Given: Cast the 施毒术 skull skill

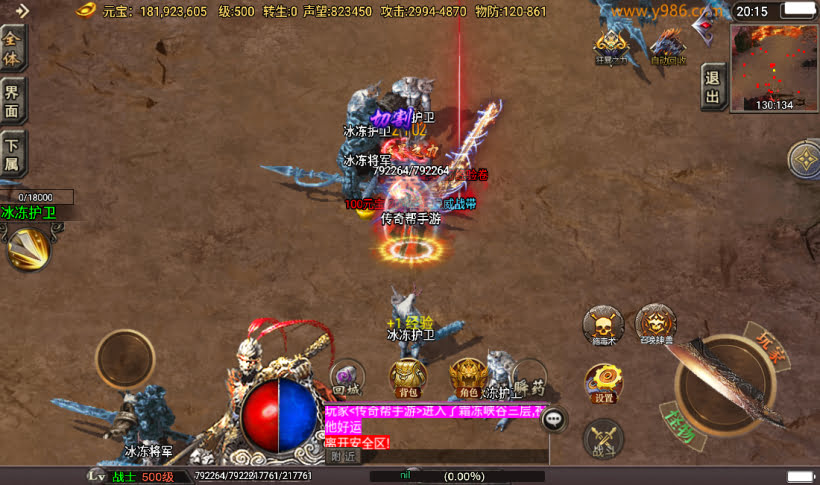Looking at the screenshot, I should pyautogui.click(x=603, y=325).
